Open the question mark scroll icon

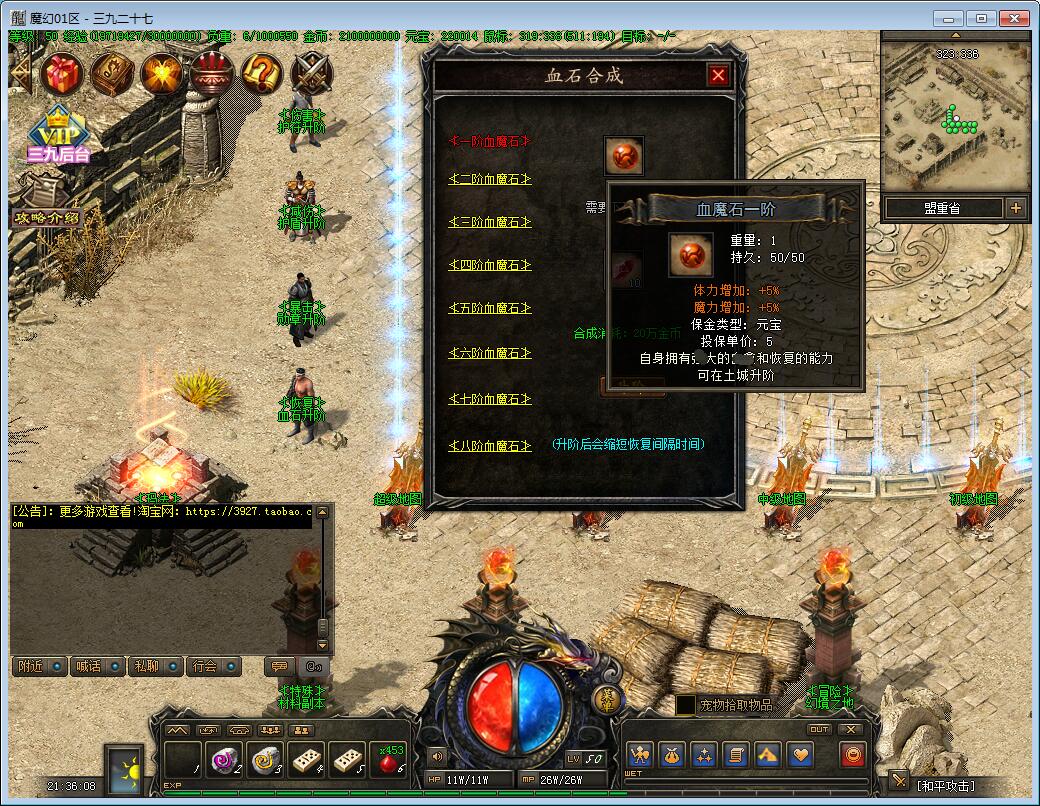click(262, 73)
